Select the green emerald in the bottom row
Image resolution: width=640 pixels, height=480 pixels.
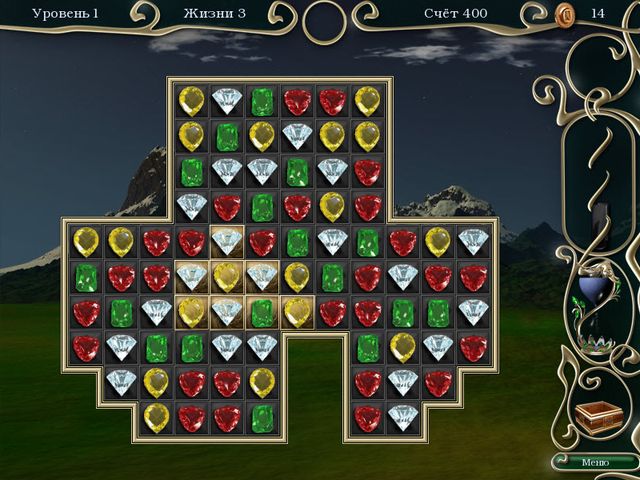(x=262, y=417)
